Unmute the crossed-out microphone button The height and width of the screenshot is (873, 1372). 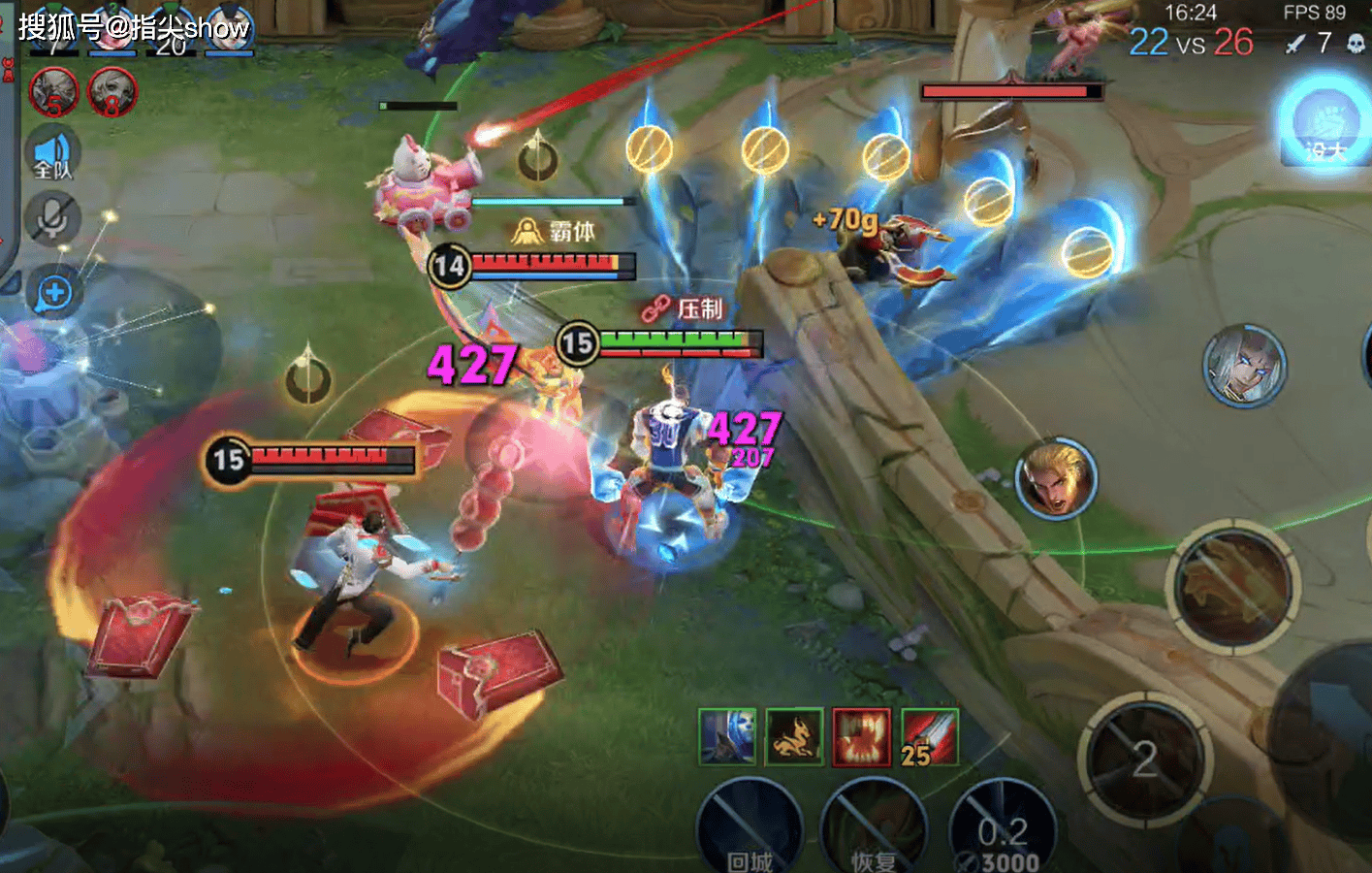pyautogui.click(x=52, y=219)
